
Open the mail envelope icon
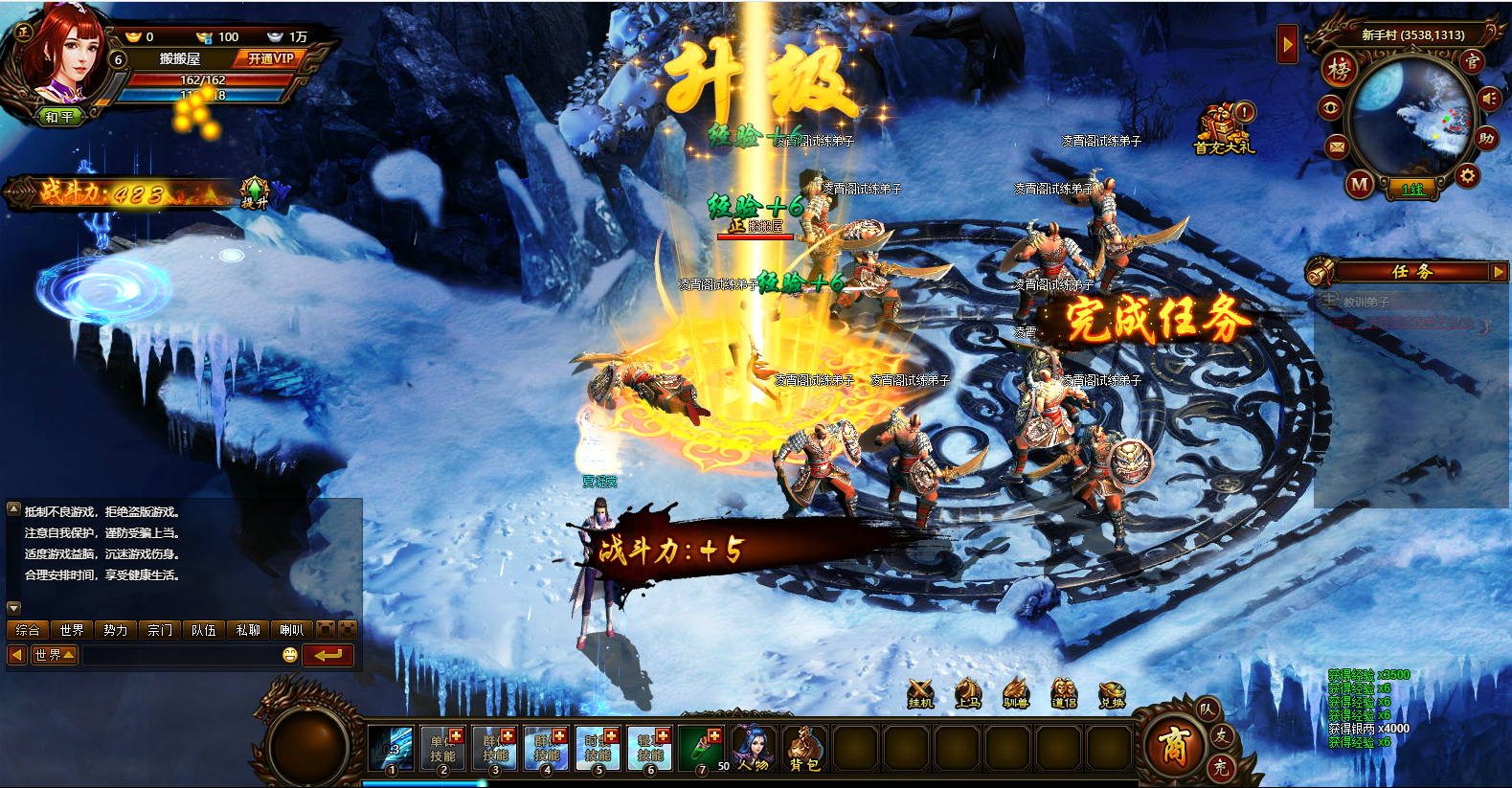tap(1338, 146)
